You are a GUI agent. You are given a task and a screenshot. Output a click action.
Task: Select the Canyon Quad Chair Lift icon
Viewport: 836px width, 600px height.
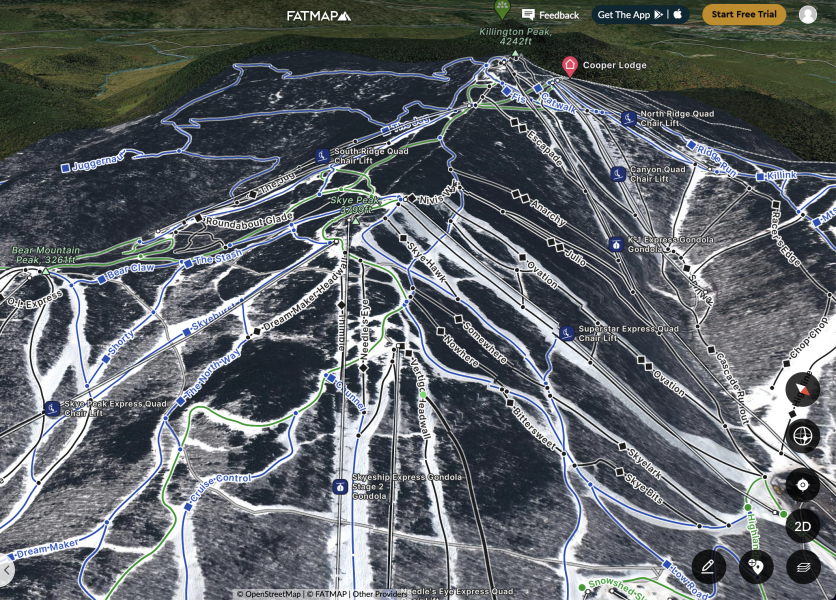point(619,174)
